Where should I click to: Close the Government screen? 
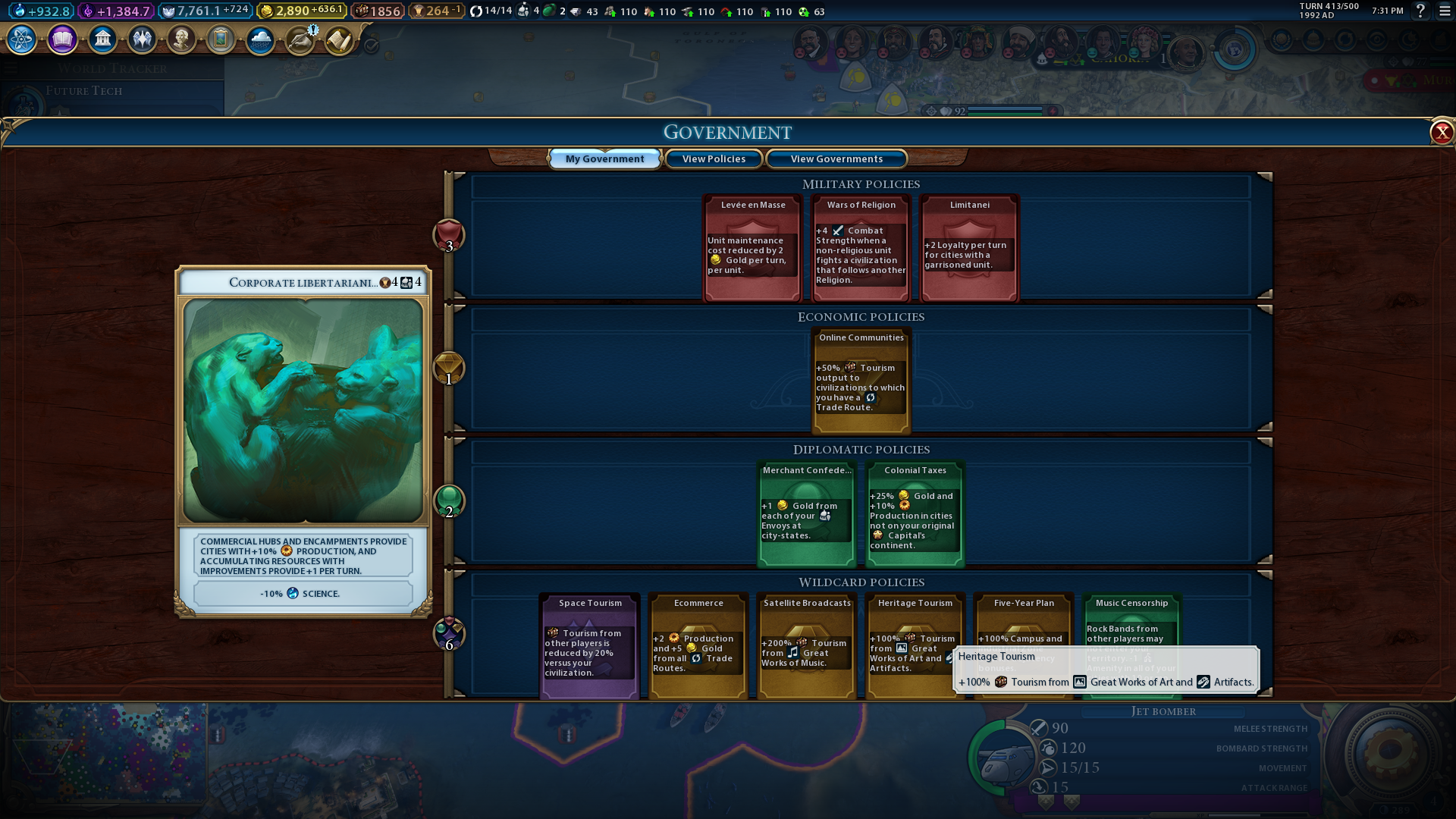[x=1441, y=133]
